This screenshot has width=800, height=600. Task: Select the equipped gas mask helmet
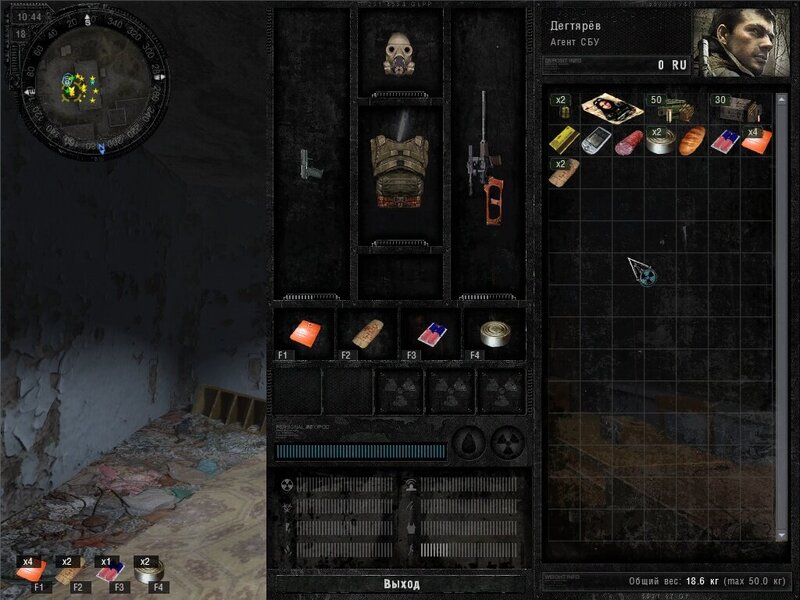point(401,53)
